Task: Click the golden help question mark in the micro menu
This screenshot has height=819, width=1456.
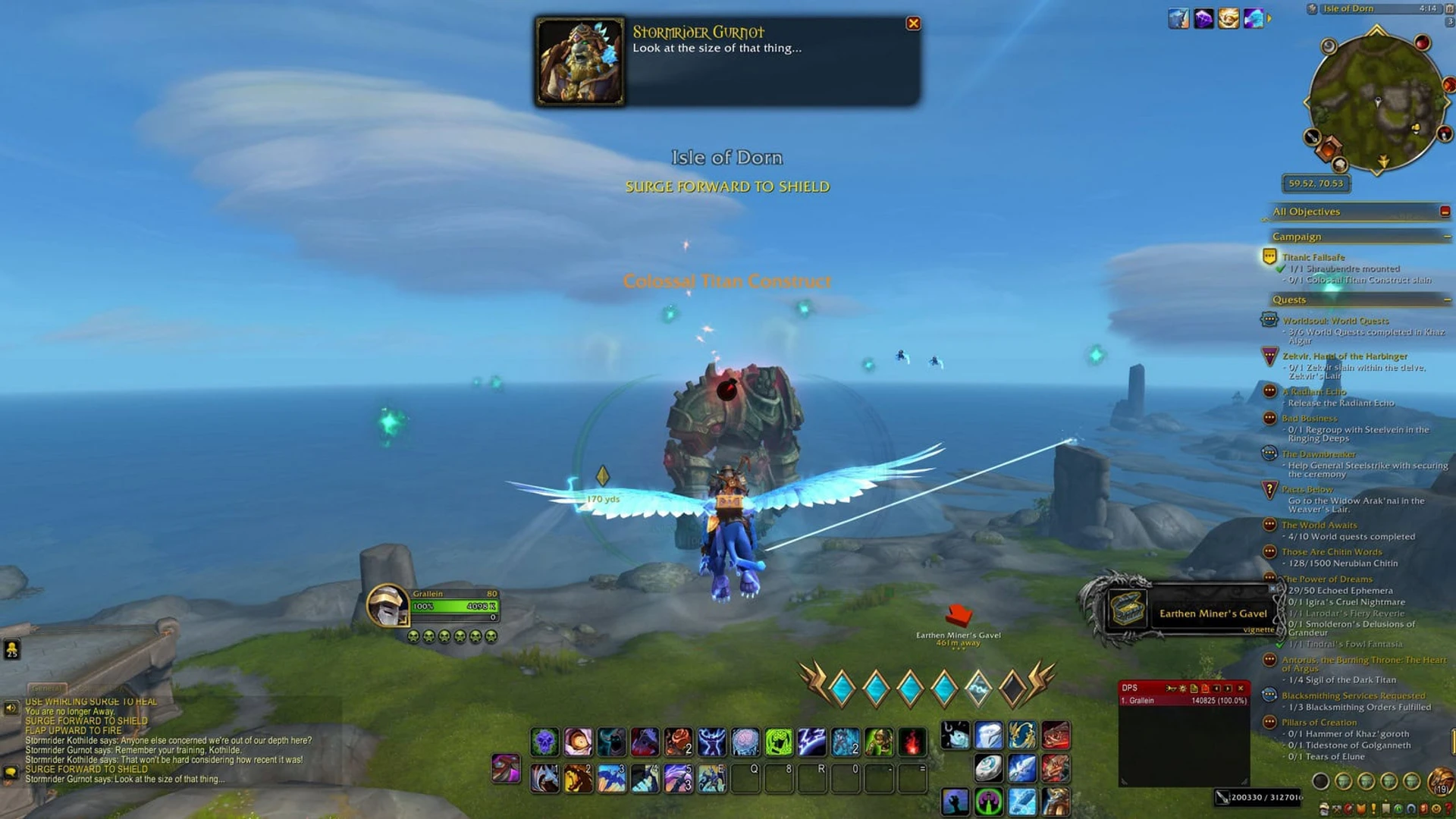Action: 1449,809
